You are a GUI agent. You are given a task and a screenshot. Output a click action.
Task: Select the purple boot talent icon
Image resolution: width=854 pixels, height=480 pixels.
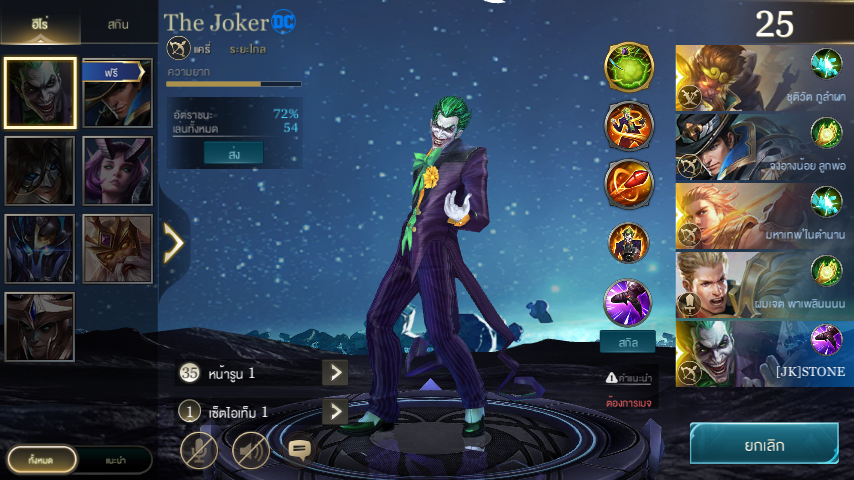[x=628, y=301]
